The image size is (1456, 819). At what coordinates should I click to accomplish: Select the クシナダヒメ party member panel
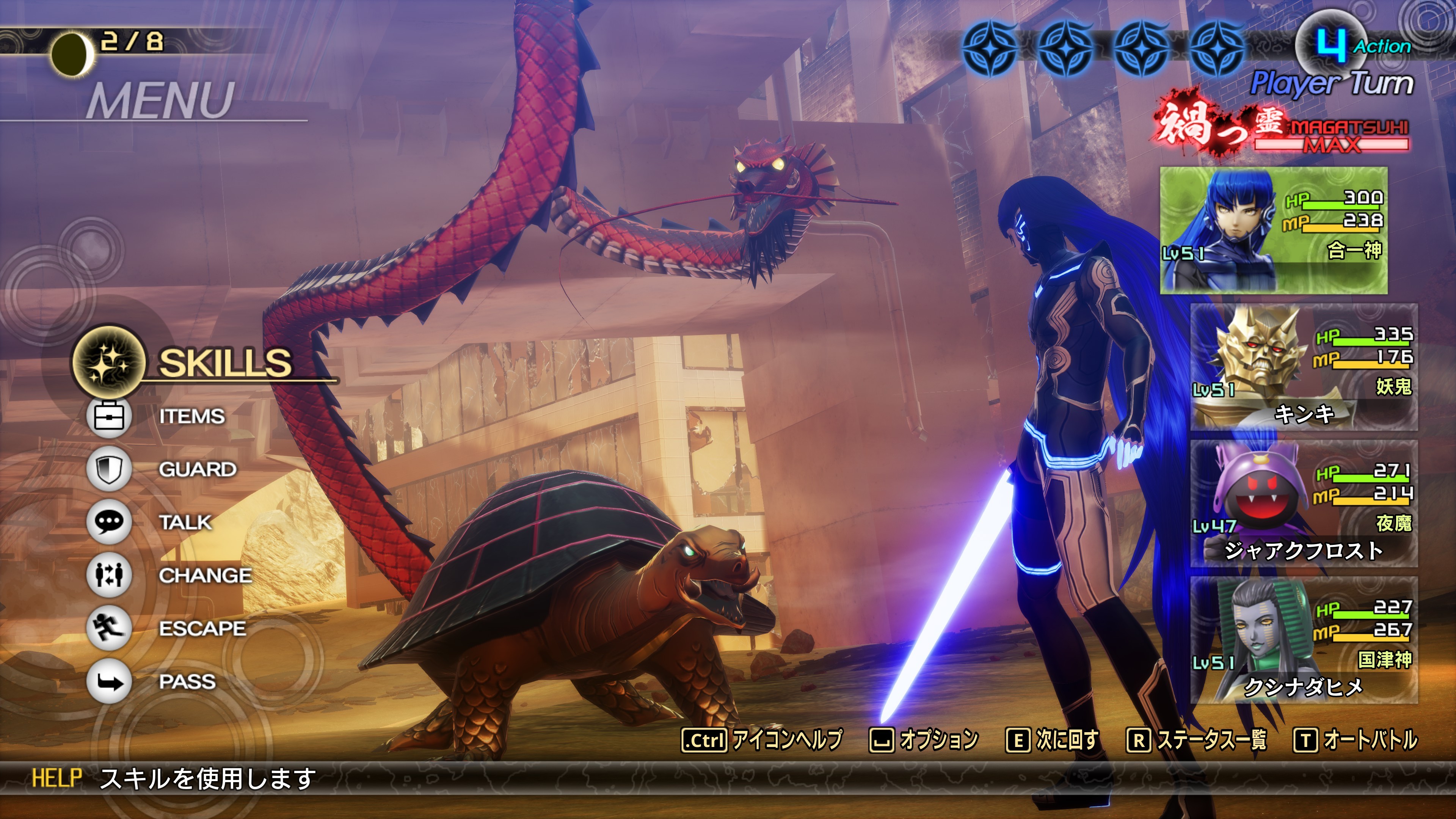point(1304,640)
